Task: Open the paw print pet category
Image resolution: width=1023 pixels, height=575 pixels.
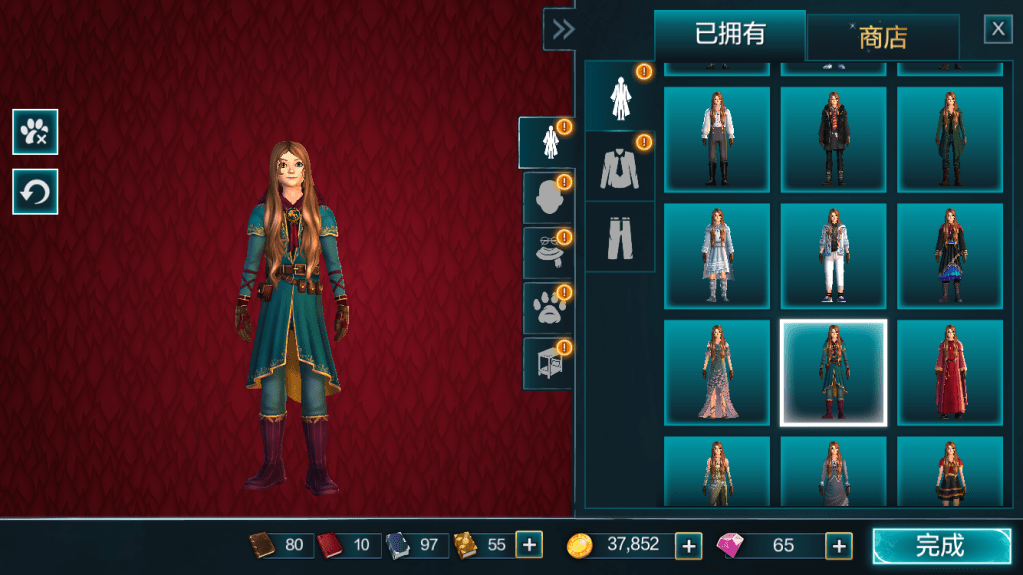Action: 546,307
